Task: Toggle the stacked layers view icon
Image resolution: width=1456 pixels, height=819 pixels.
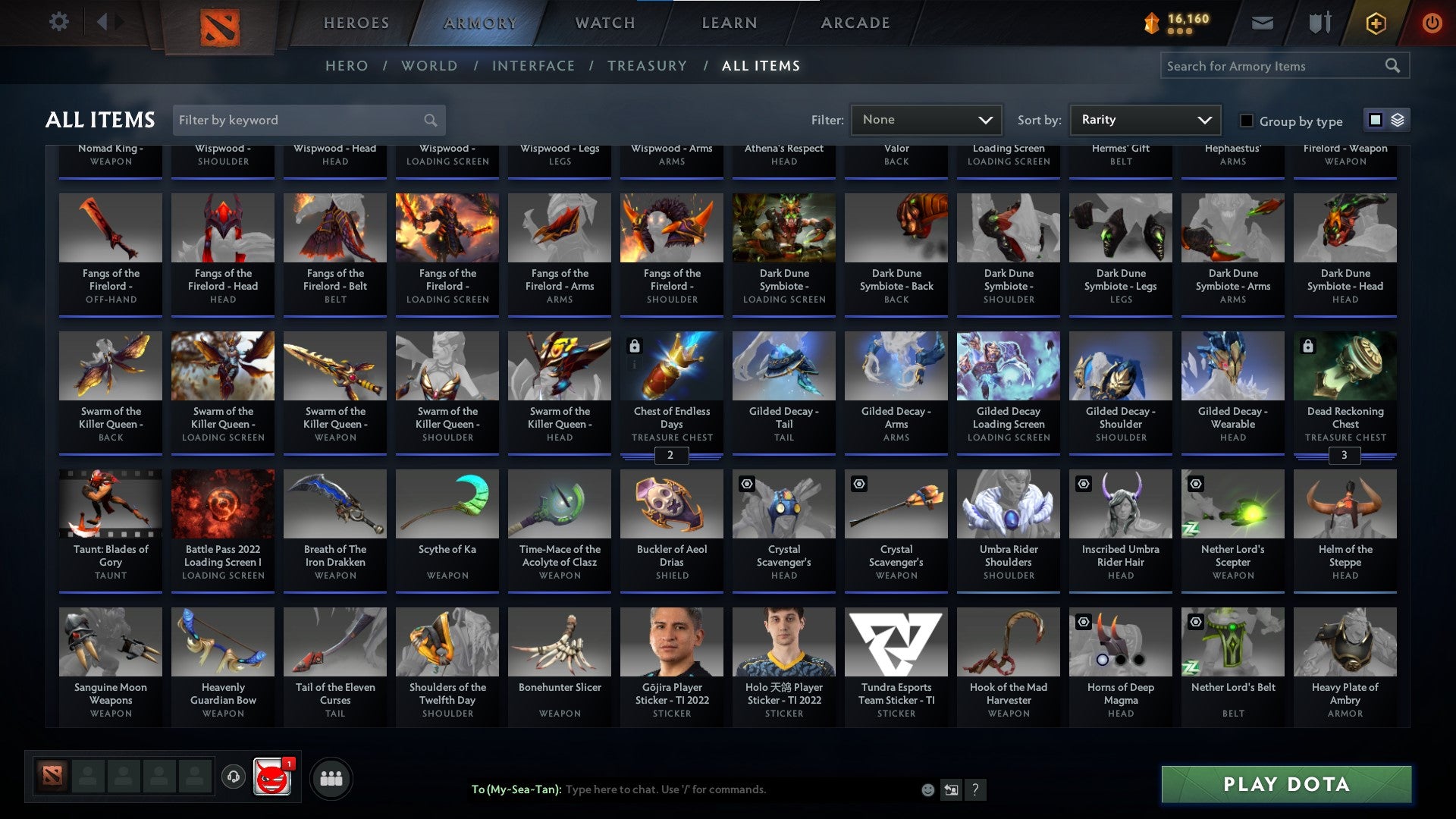Action: [1396, 120]
